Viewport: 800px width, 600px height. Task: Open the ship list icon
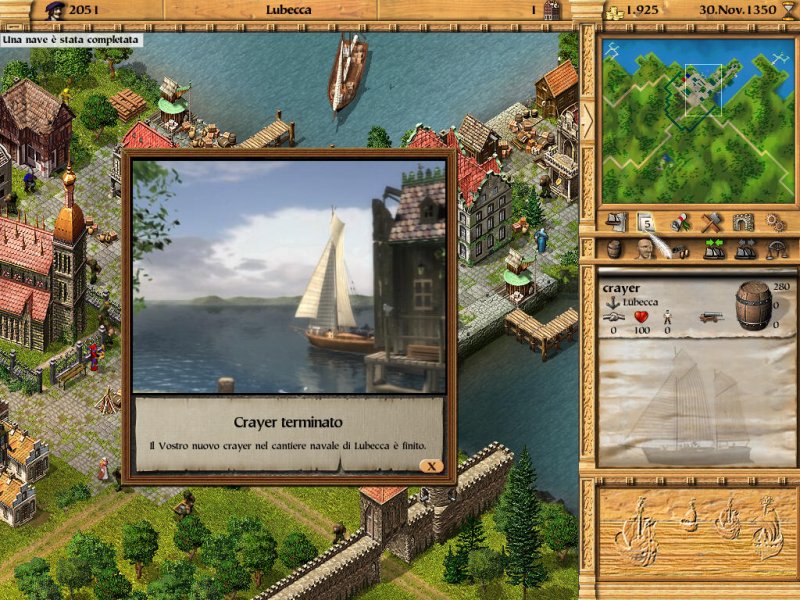click(x=617, y=221)
